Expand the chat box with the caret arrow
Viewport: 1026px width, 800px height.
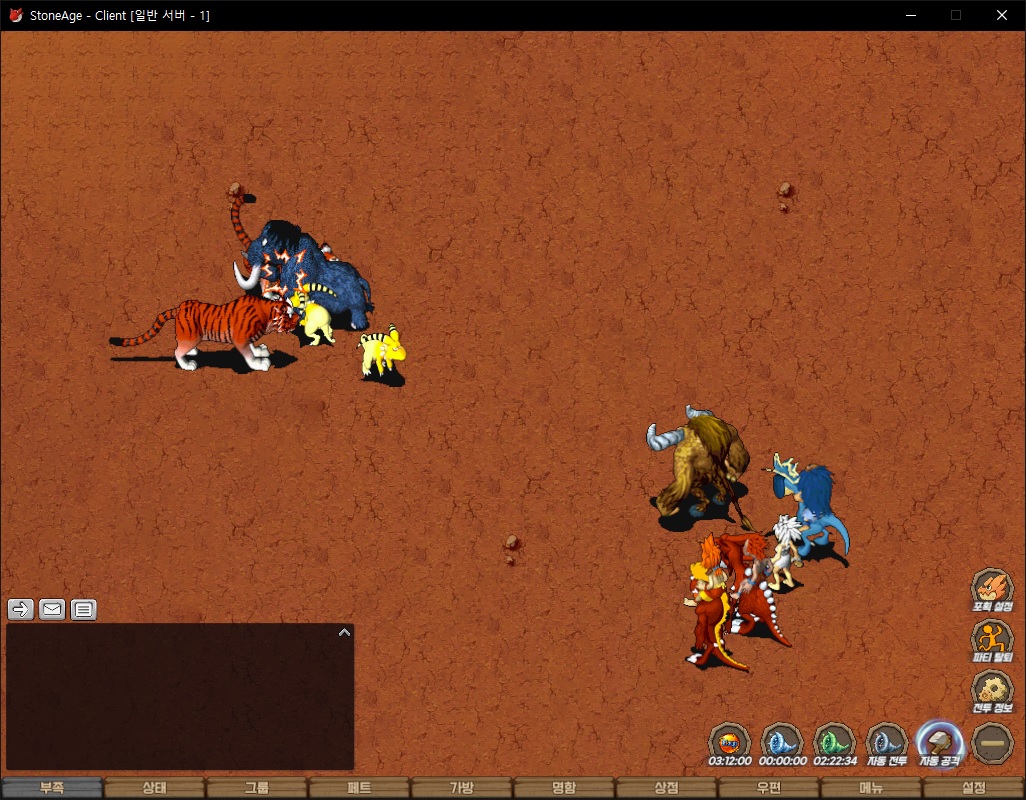coord(343,632)
